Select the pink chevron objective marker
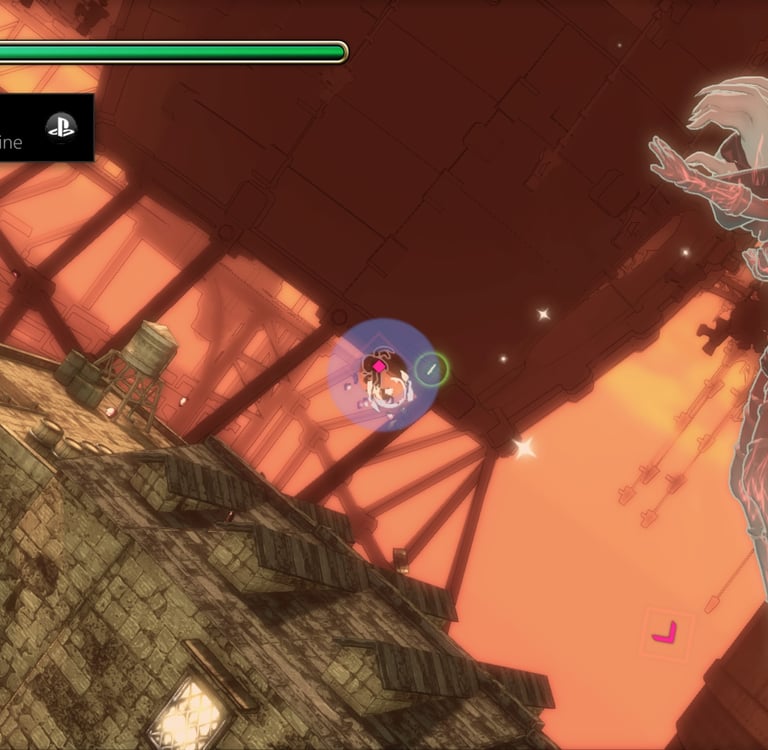Screen dimensions: 768x750 point(665,633)
